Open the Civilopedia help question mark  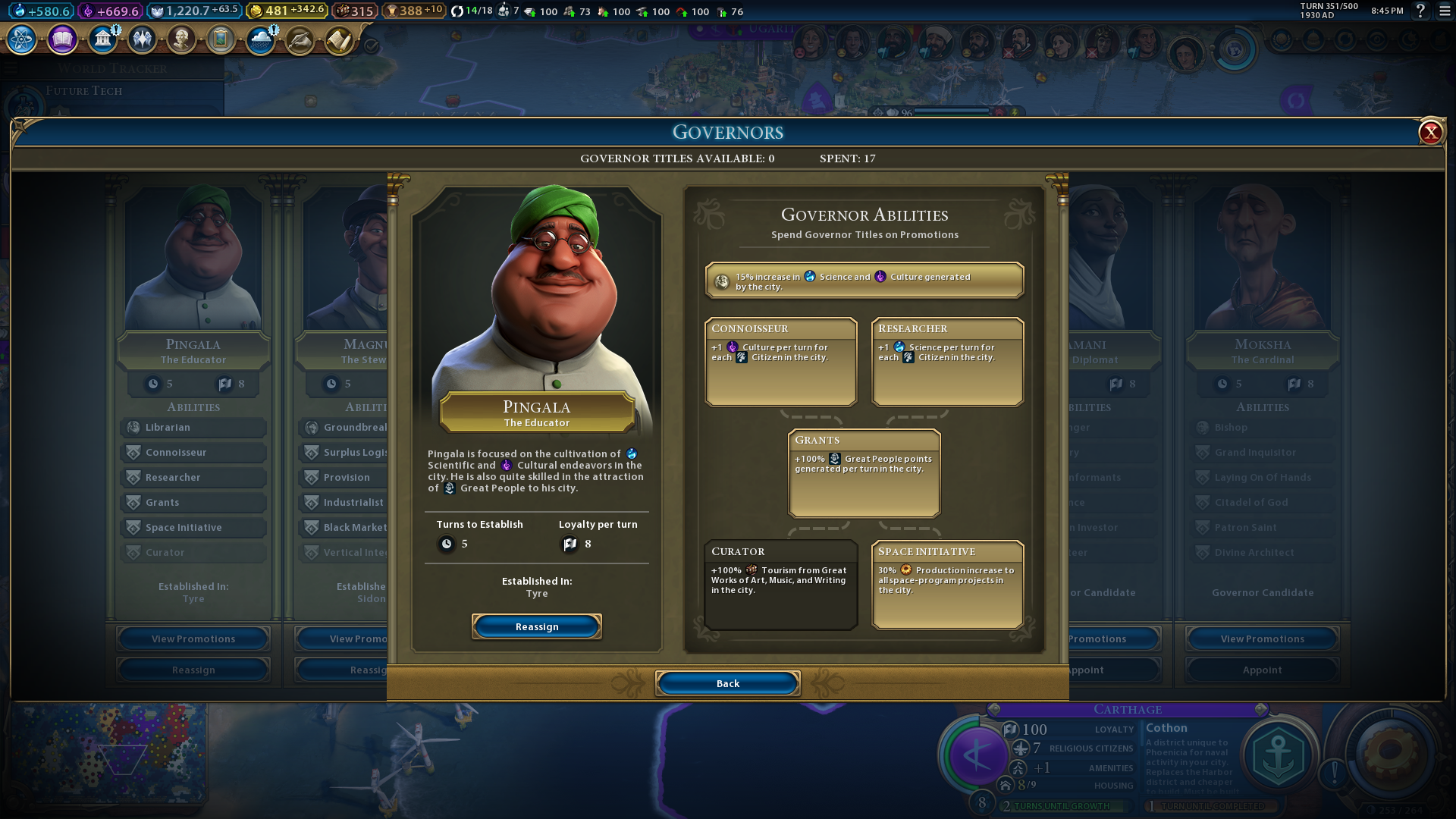1421,11
